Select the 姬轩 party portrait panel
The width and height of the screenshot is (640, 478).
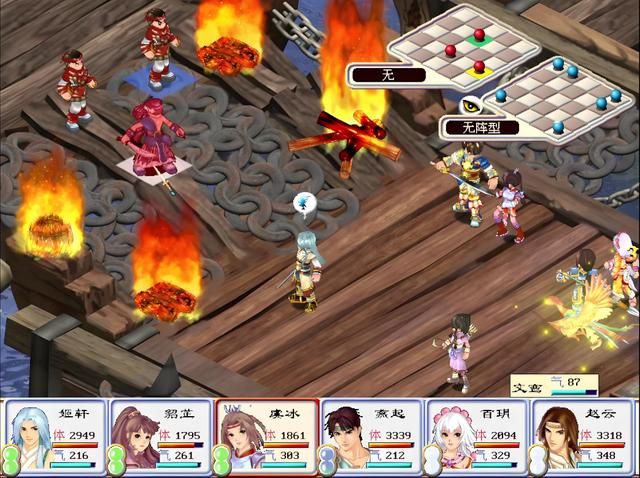coord(54,436)
